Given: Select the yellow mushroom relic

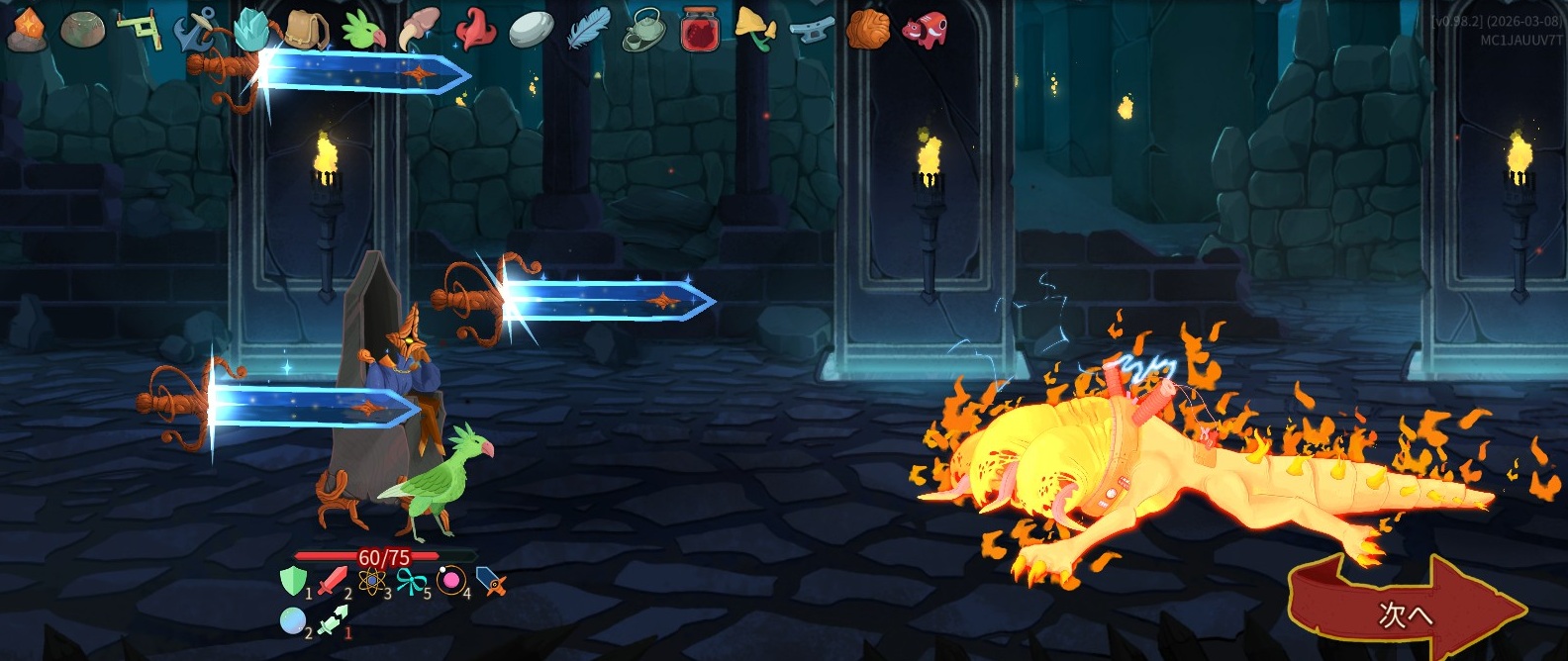Looking at the screenshot, I should pyautogui.click(x=755, y=29).
